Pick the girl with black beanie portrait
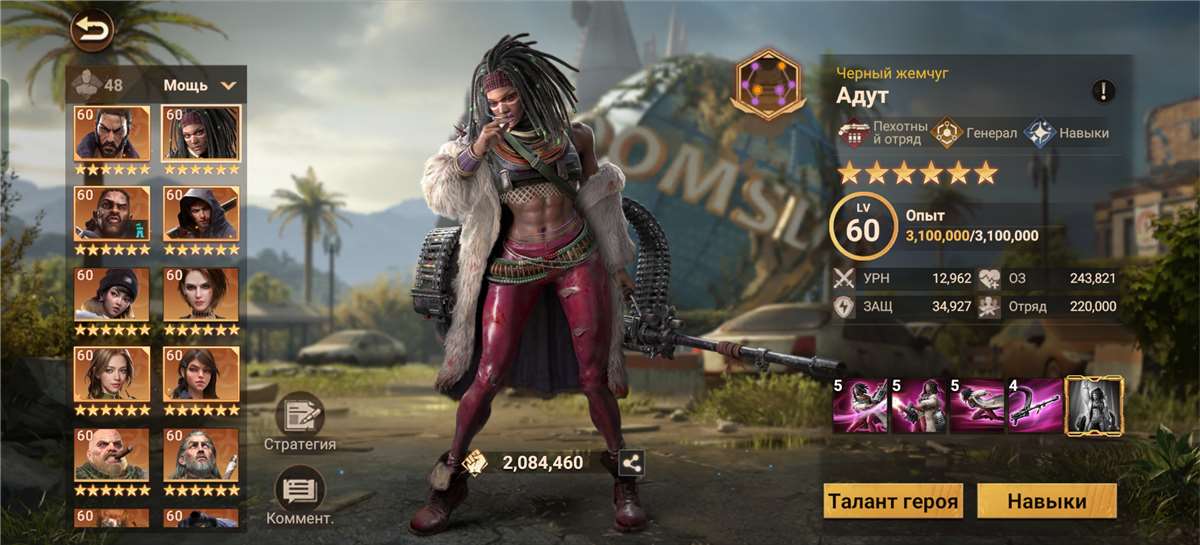The width and height of the screenshot is (1200, 545). 112,294
